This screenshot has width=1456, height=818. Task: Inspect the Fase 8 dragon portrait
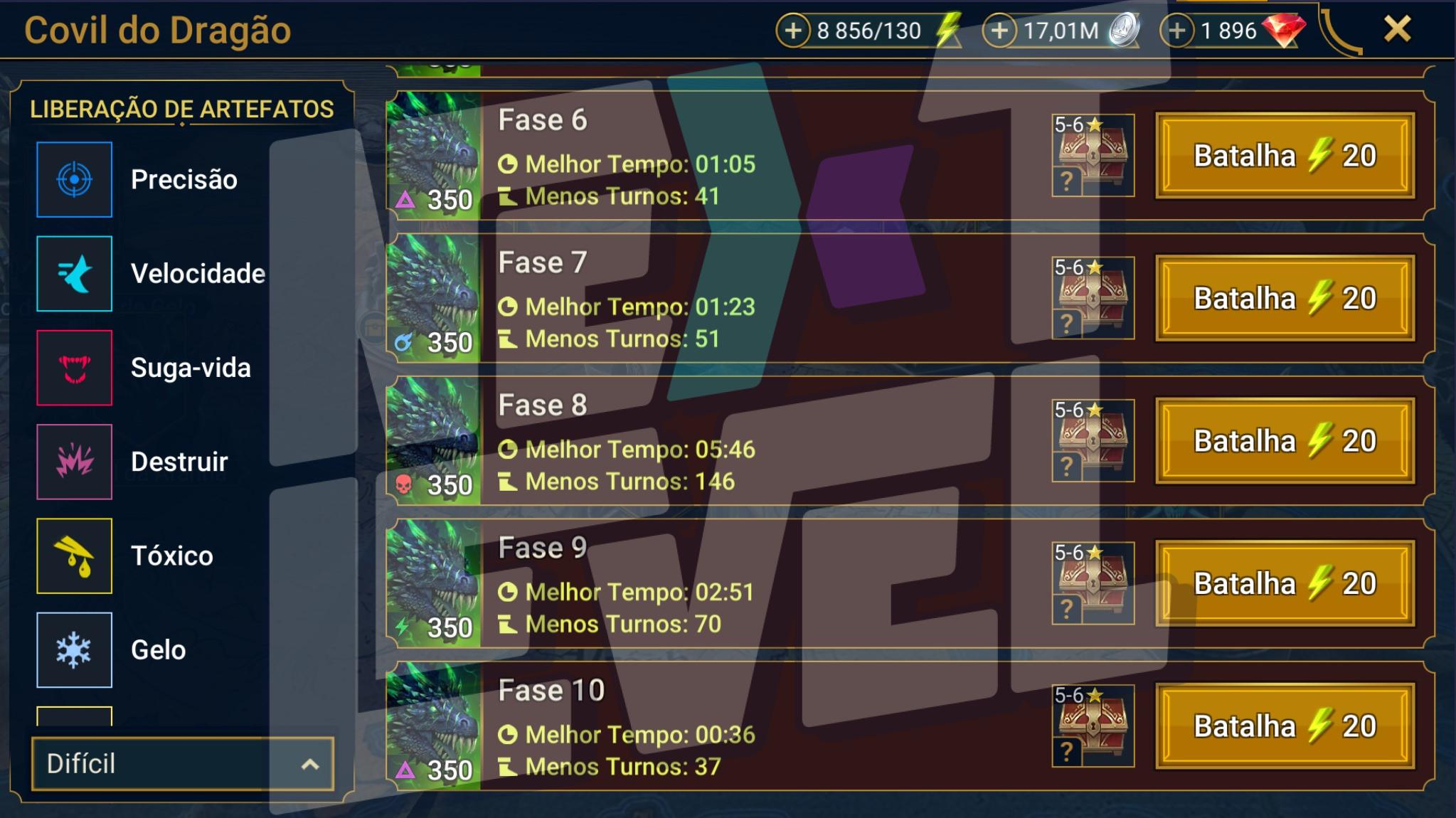pos(434,441)
